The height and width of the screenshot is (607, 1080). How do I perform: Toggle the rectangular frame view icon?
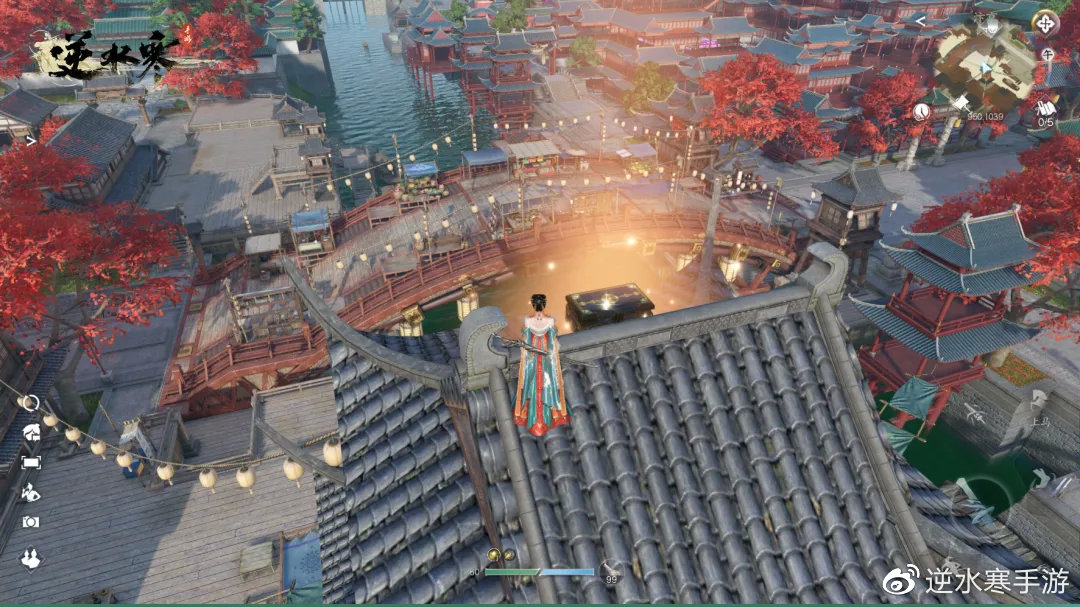[x=30, y=462]
